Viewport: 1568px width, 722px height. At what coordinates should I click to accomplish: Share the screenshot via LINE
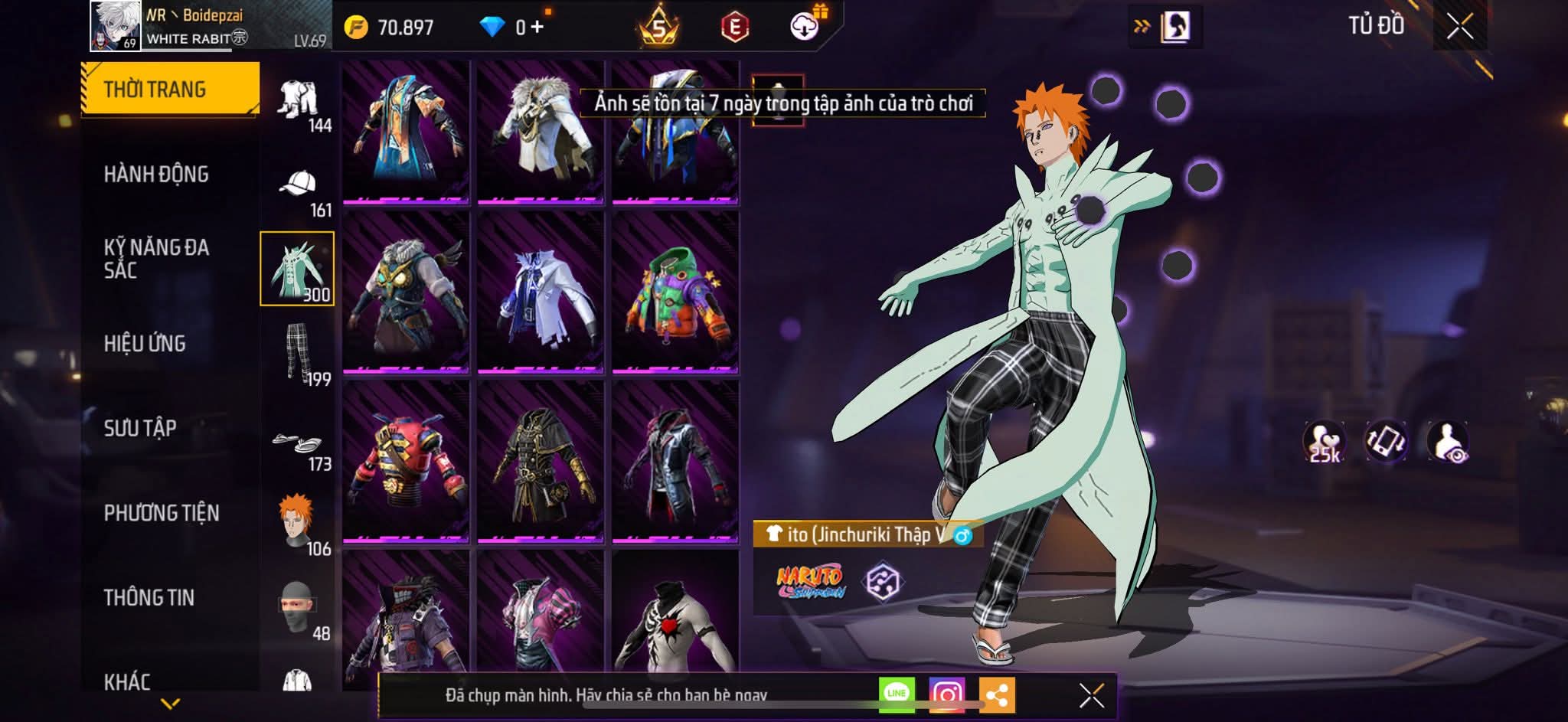point(897,694)
